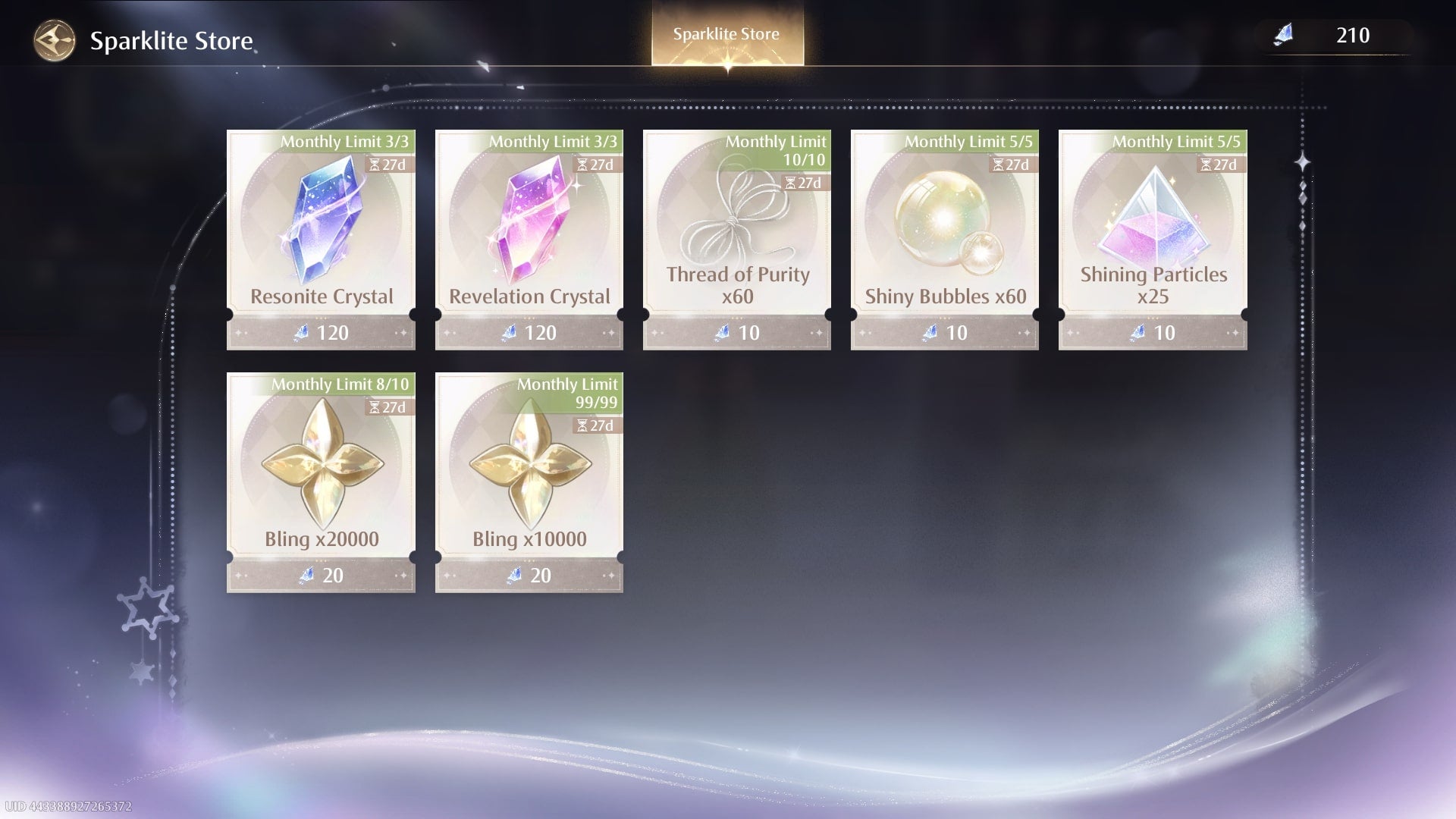Viewport: 1456px width, 819px height.
Task: Purchase Bling x10000 for 20 Sparklite
Action: (529, 576)
